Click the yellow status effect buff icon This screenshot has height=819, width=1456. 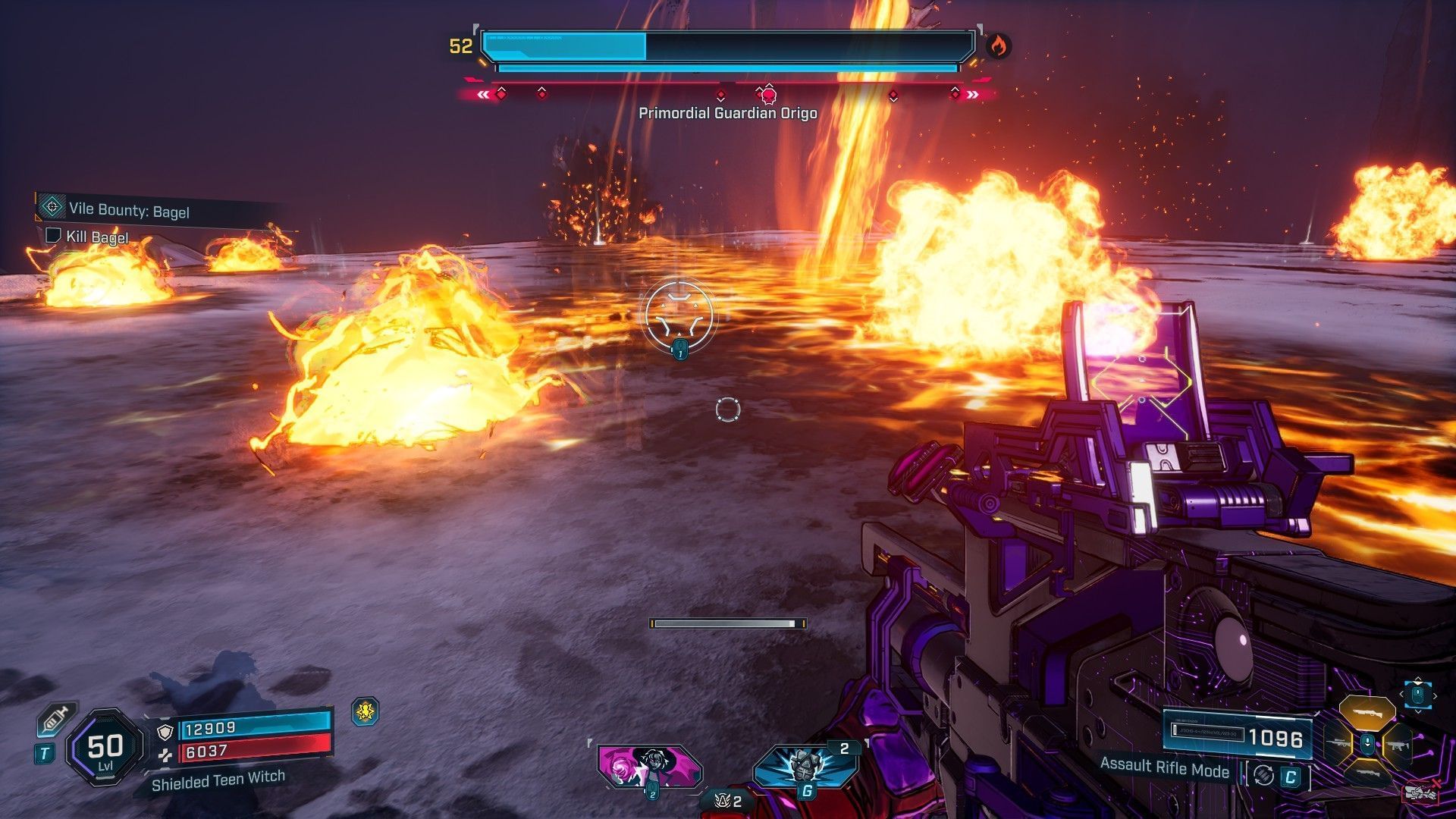click(366, 711)
